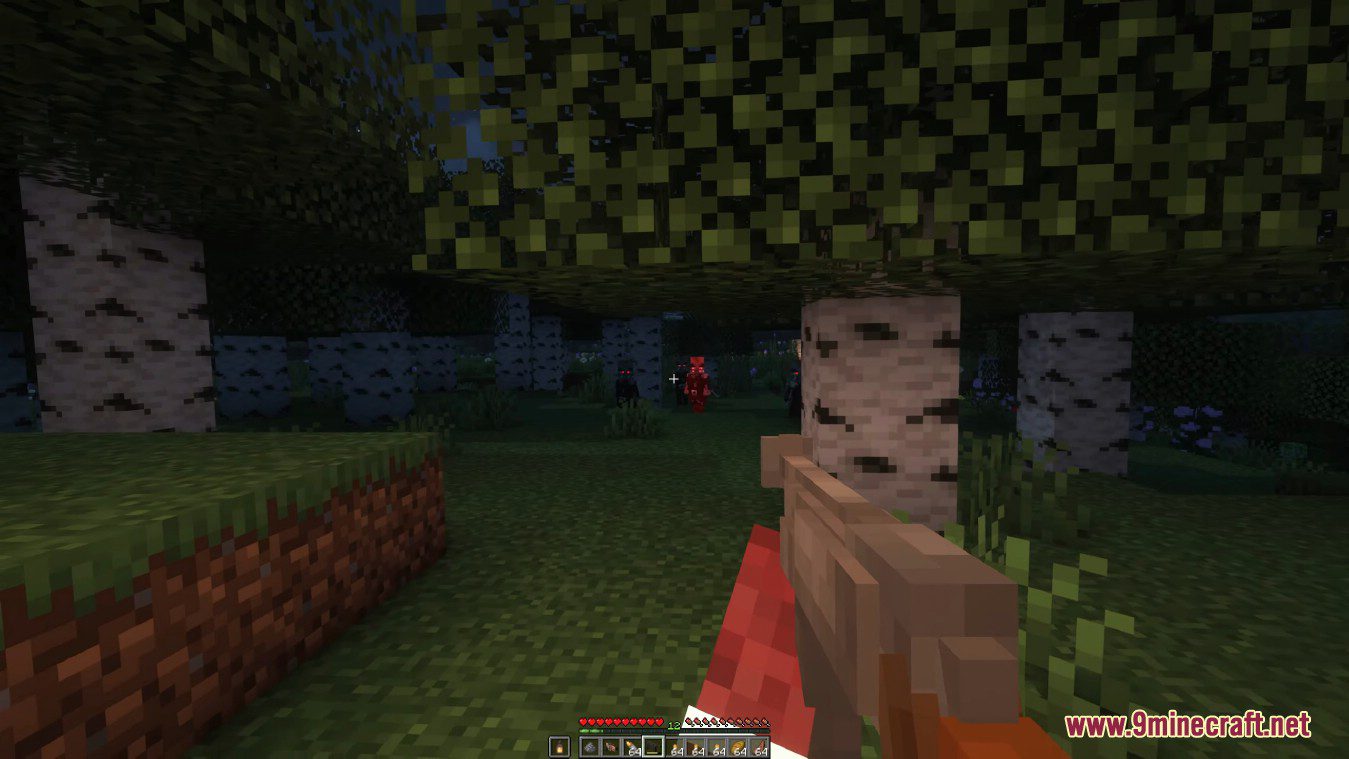
Task: Select the flint and steel in the hotbar
Action: (x=609, y=745)
